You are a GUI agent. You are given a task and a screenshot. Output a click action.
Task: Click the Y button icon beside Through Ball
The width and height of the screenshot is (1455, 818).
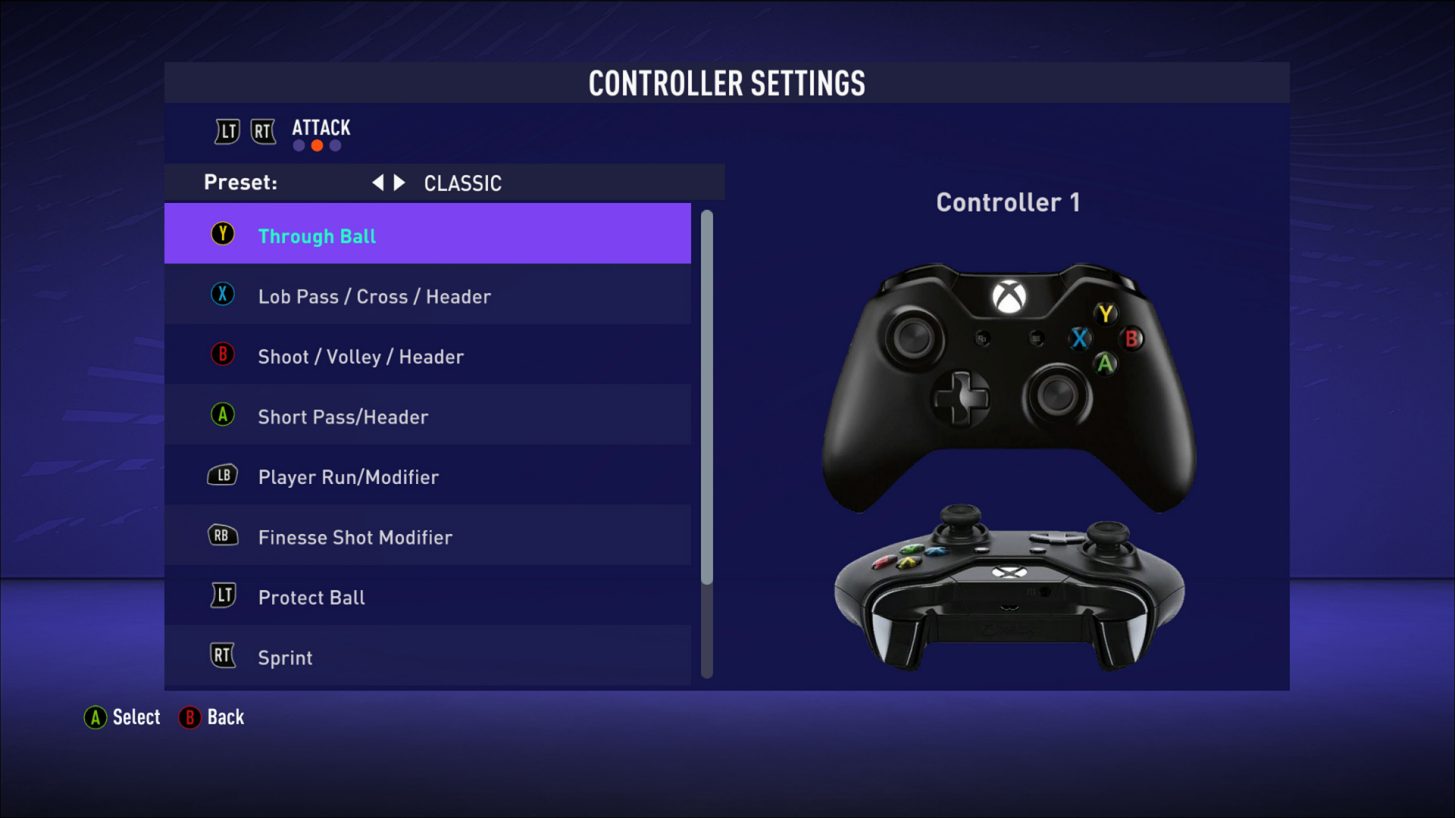[222, 236]
